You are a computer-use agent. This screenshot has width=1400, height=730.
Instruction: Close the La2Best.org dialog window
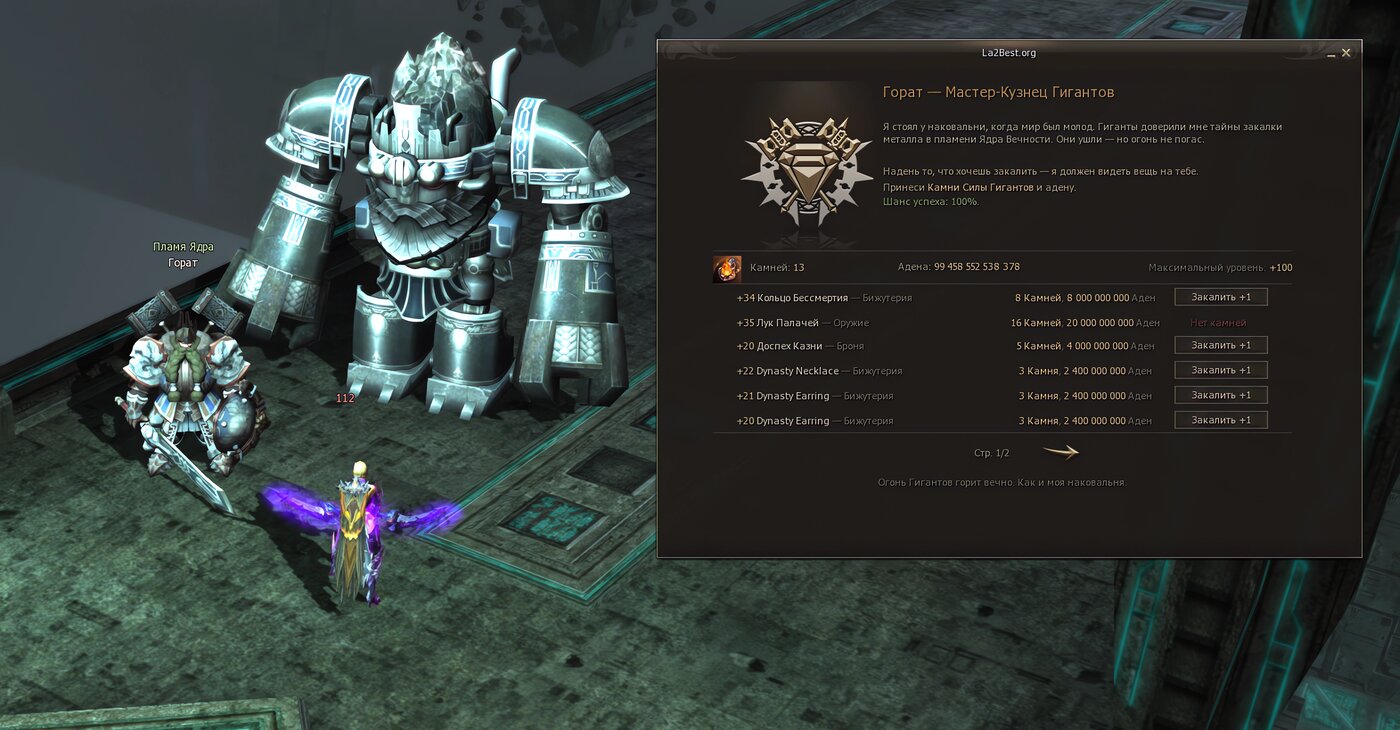point(1346,53)
